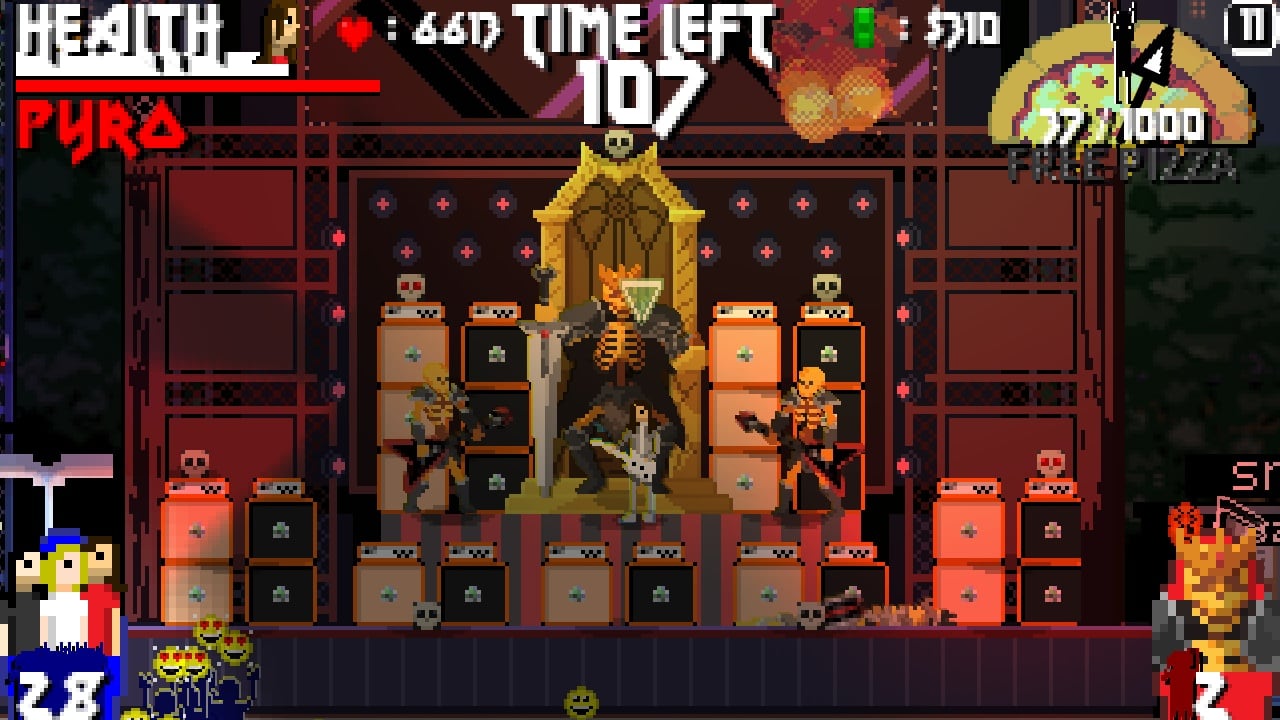Select the crowned skeleton portrait showing 2

pos(1218,620)
